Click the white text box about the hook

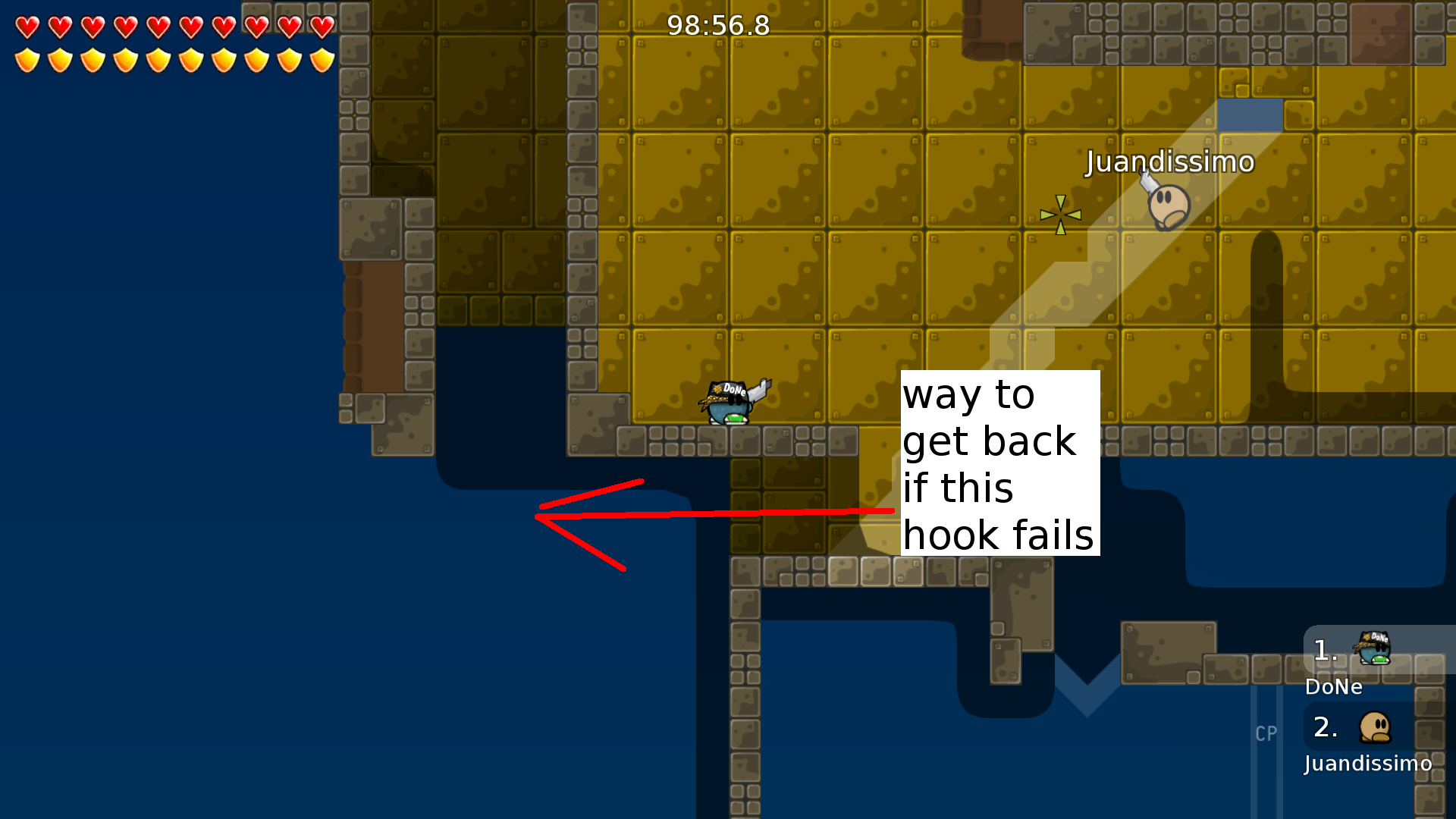tap(999, 461)
